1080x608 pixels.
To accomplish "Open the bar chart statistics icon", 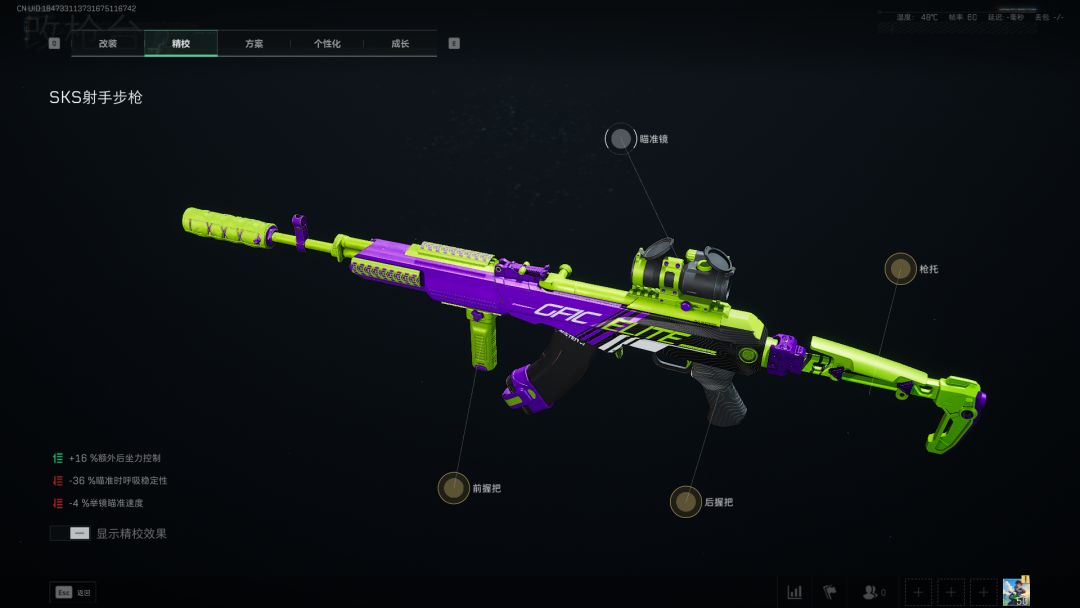I will coord(795,592).
